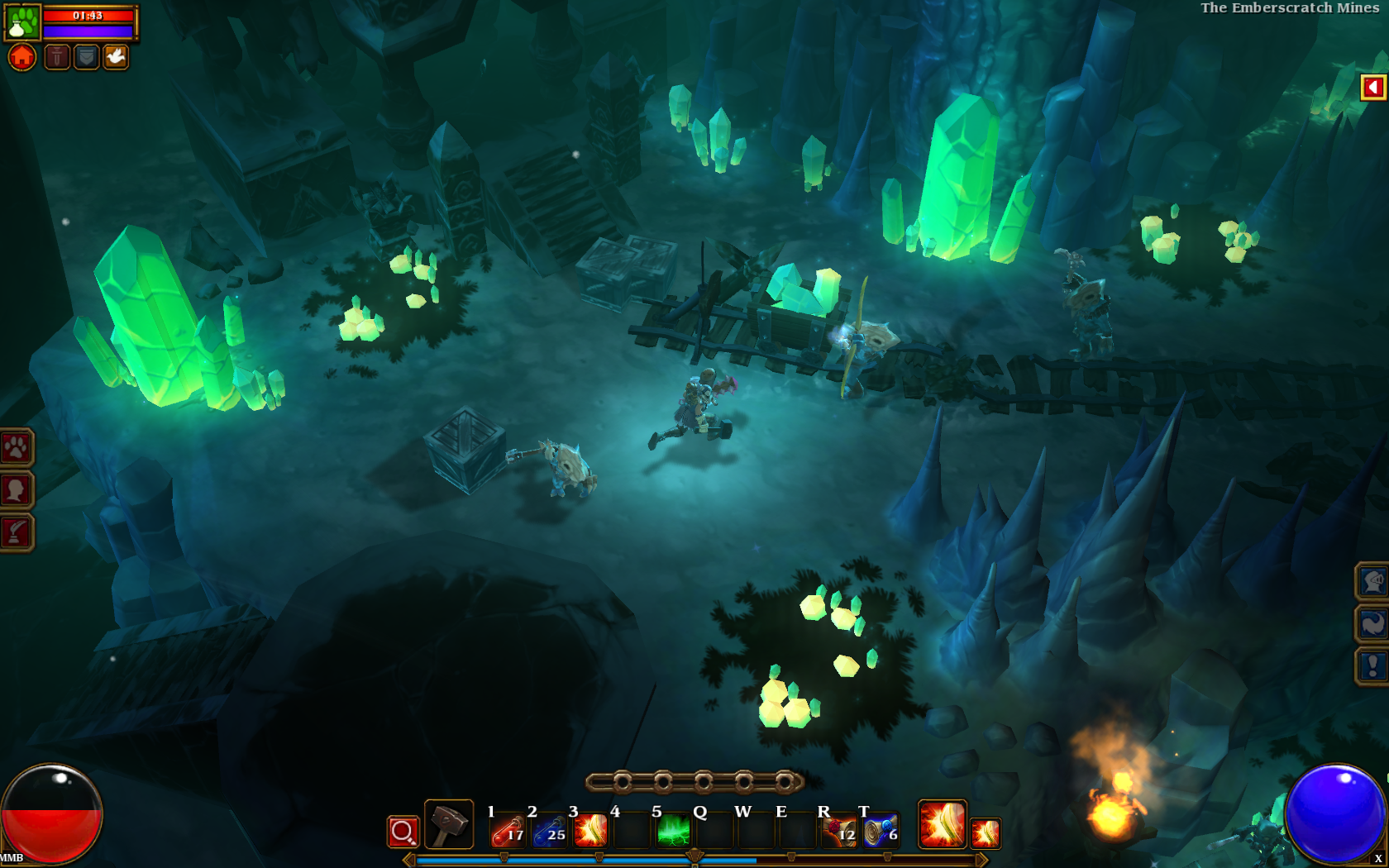Select the large fiery slash right-click skill
Viewport: 1389px width, 868px height.
click(x=943, y=824)
